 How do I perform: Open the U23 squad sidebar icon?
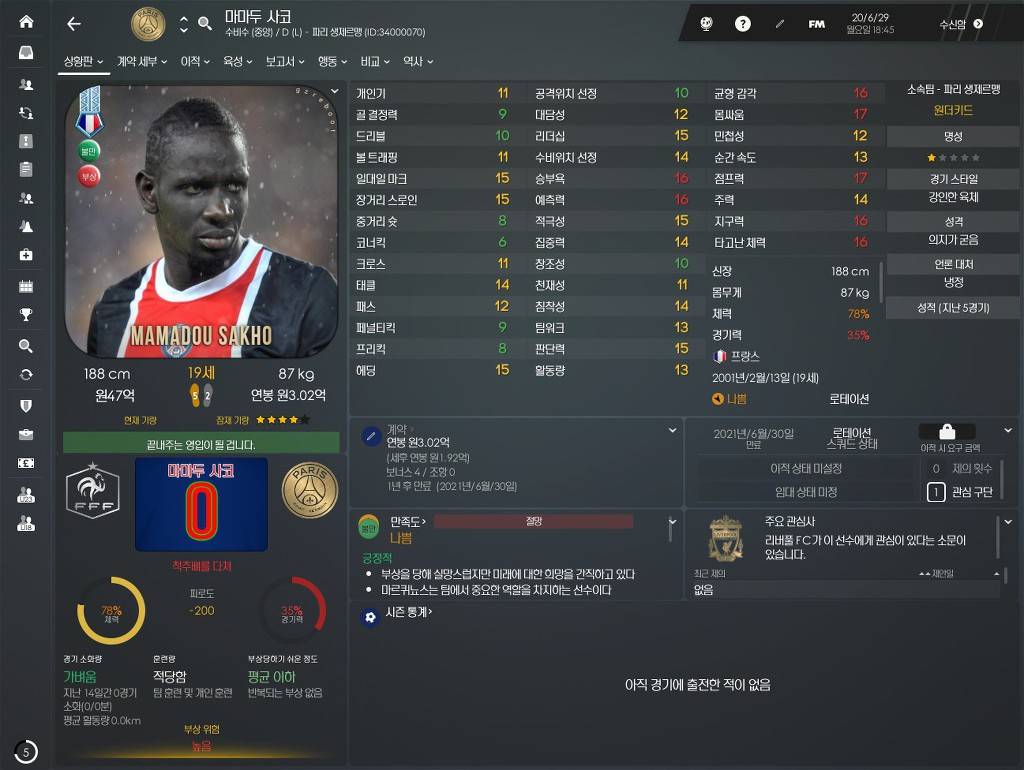(26, 495)
